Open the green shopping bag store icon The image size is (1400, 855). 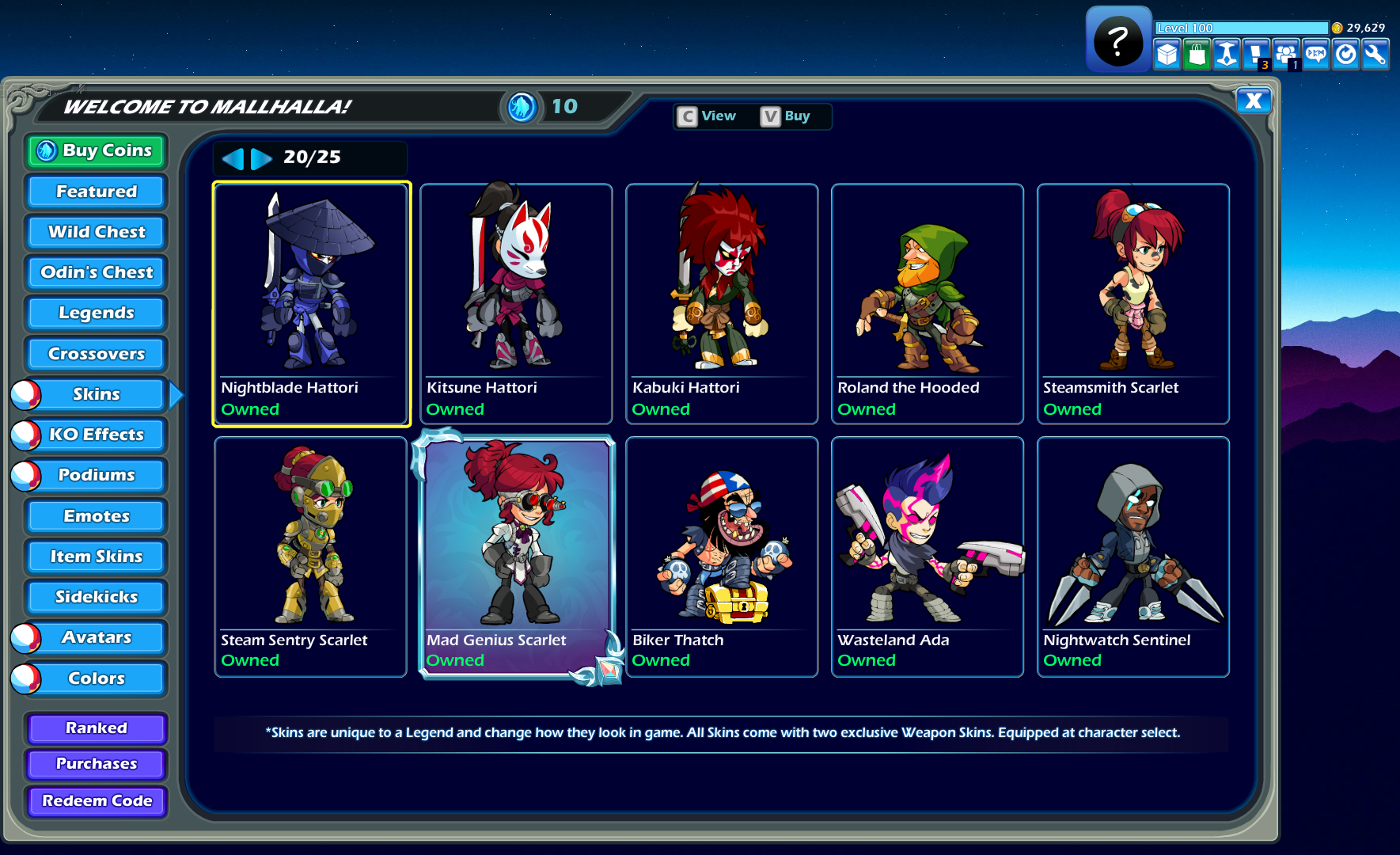(x=1197, y=54)
